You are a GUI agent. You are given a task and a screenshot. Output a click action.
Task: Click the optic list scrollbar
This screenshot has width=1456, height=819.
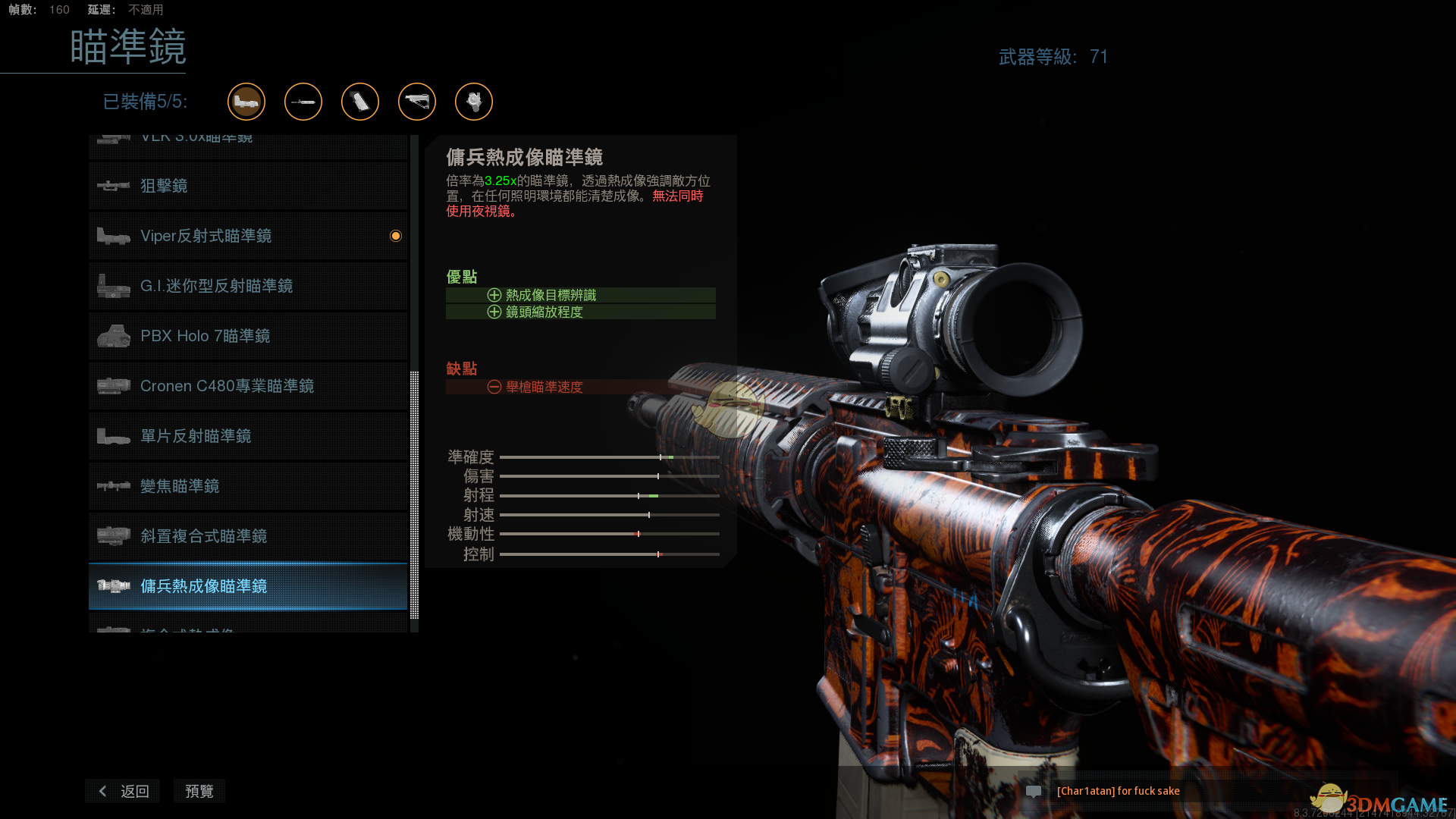[414, 493]
